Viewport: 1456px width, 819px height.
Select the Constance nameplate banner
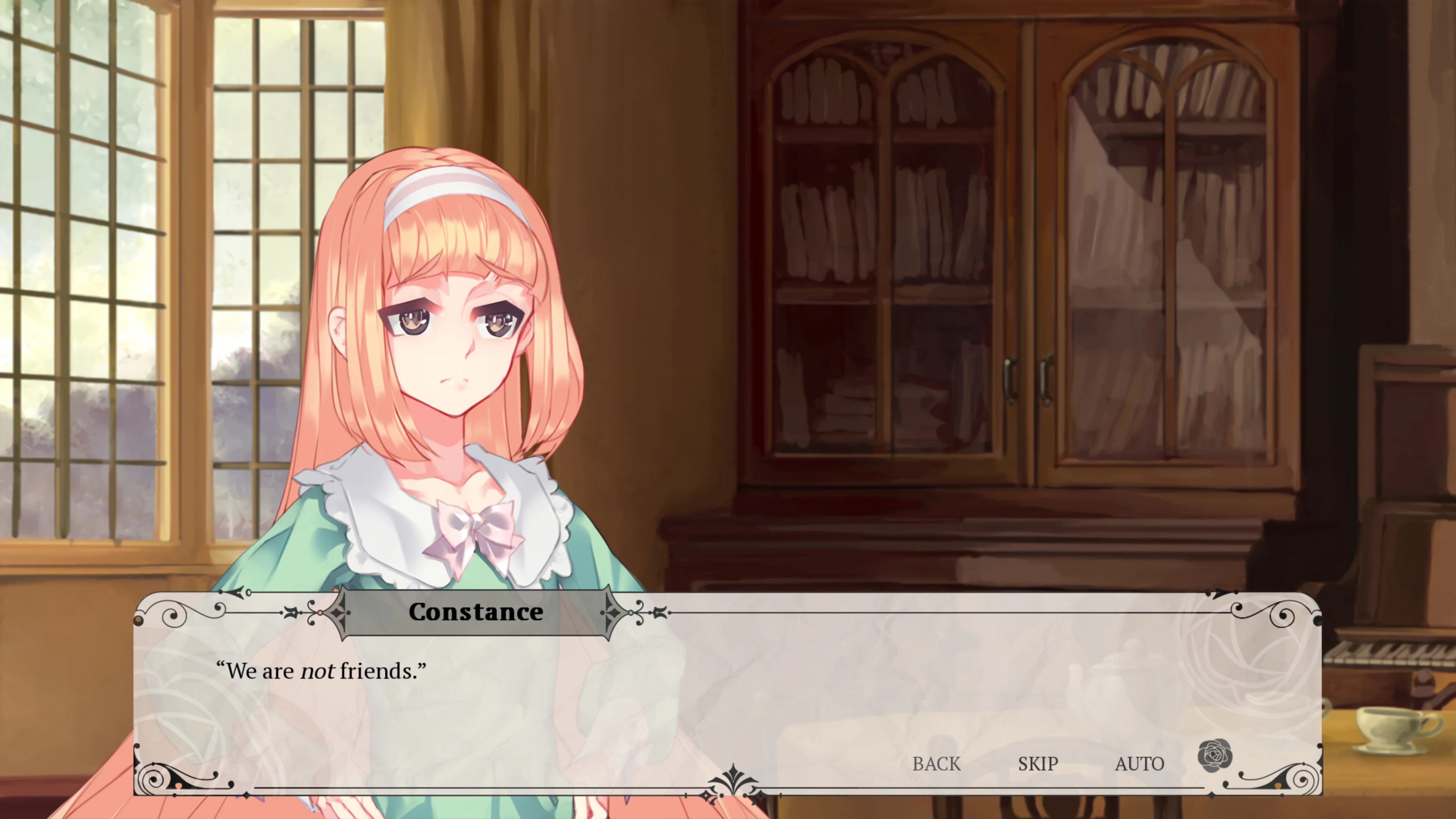click(x=478, y=612)
